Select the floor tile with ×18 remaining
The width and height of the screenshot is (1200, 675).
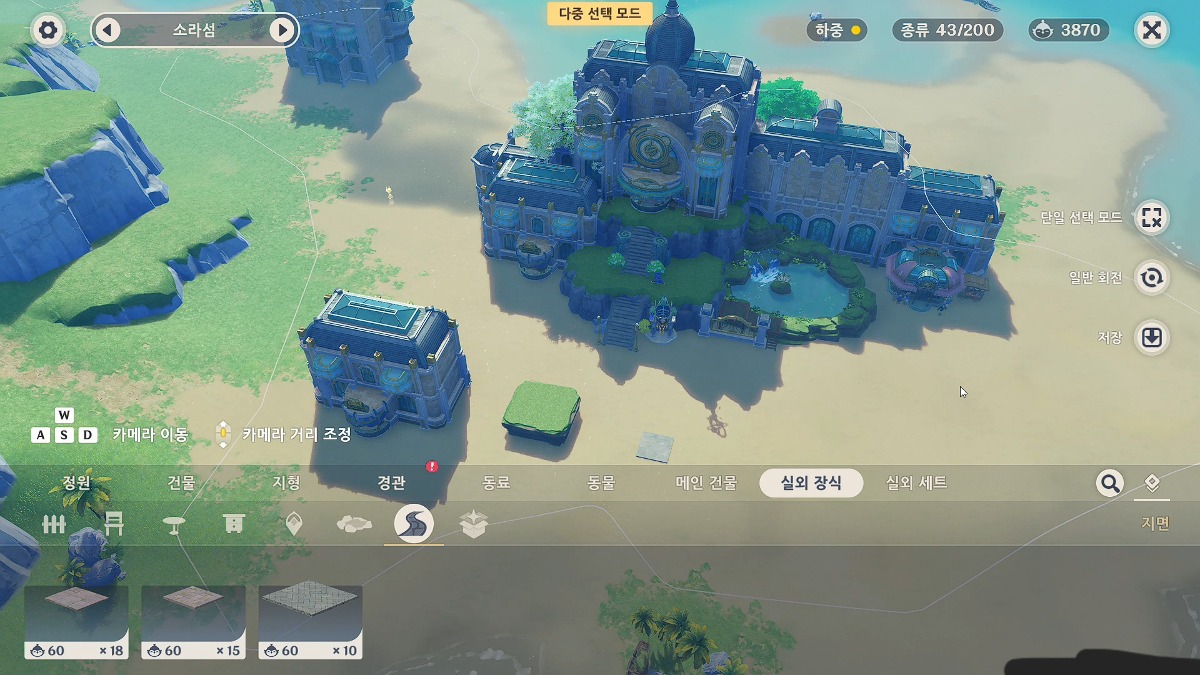click(76, 621)
